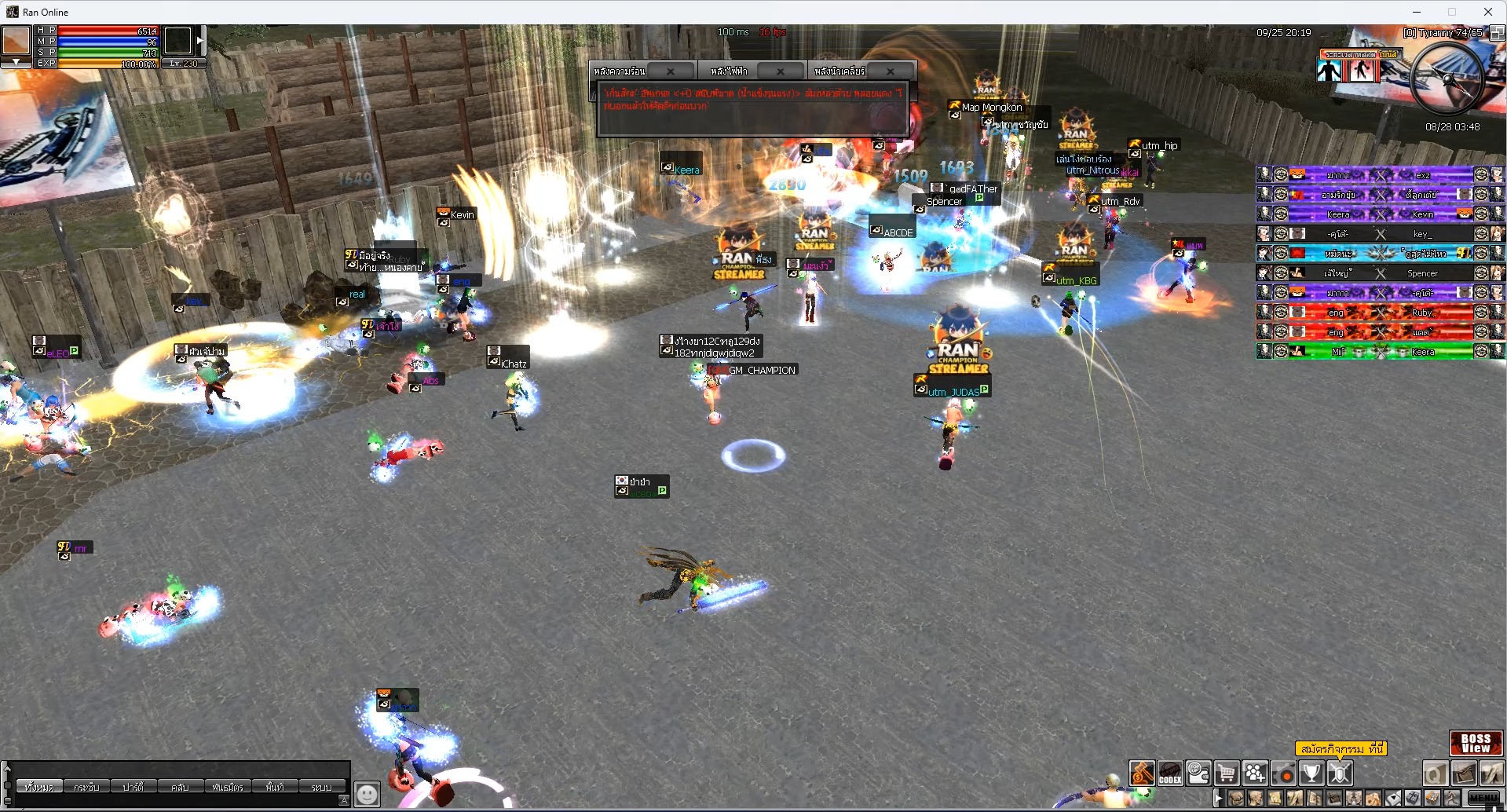Close the Ran Online window
The height and width of the screenshot is (812, 1507).
coord(1487,12)
